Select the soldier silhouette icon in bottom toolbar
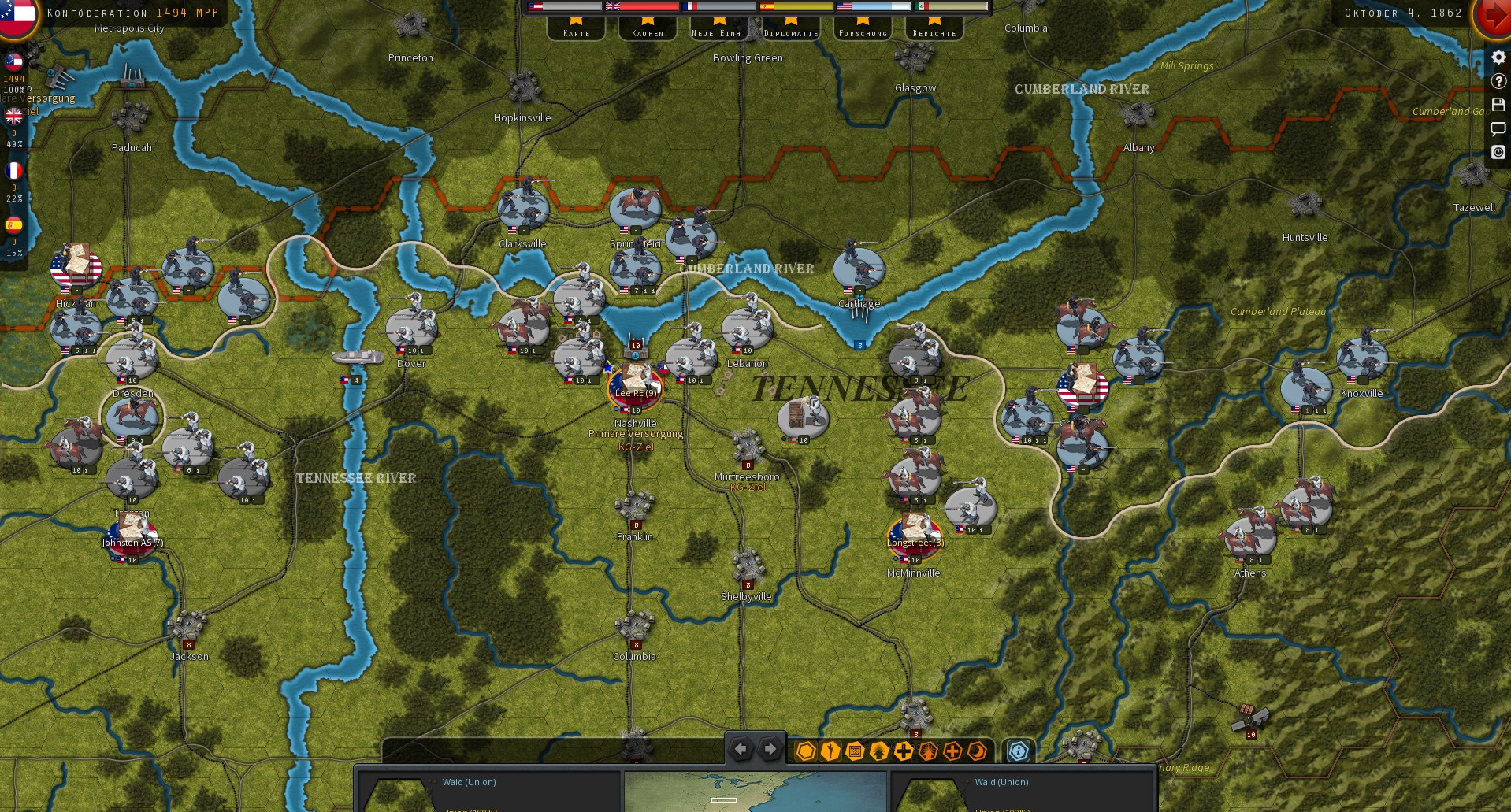This screenshot has height=812, width=1511. coord(829,751)
